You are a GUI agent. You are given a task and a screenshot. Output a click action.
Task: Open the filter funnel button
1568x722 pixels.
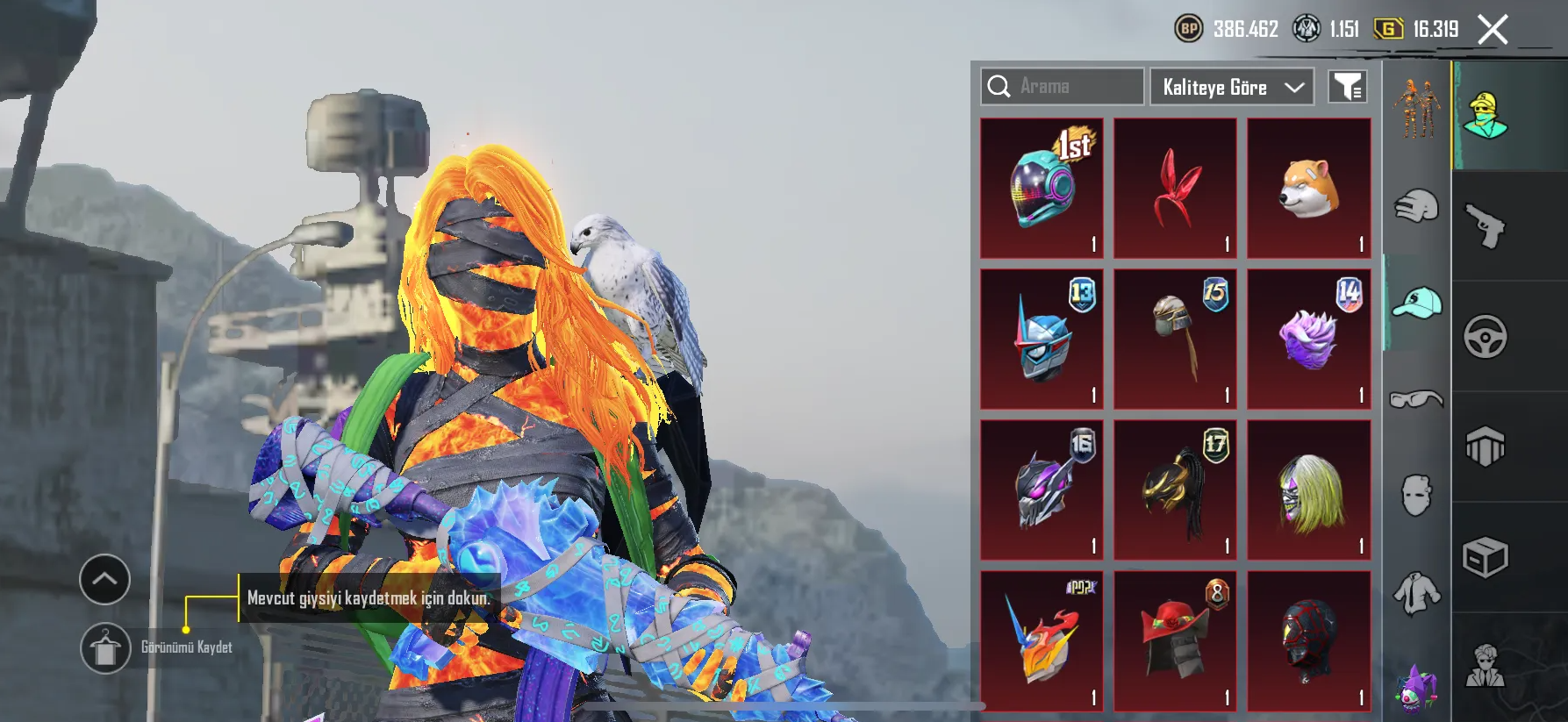pyautogui.click(x=1347, y=87)
